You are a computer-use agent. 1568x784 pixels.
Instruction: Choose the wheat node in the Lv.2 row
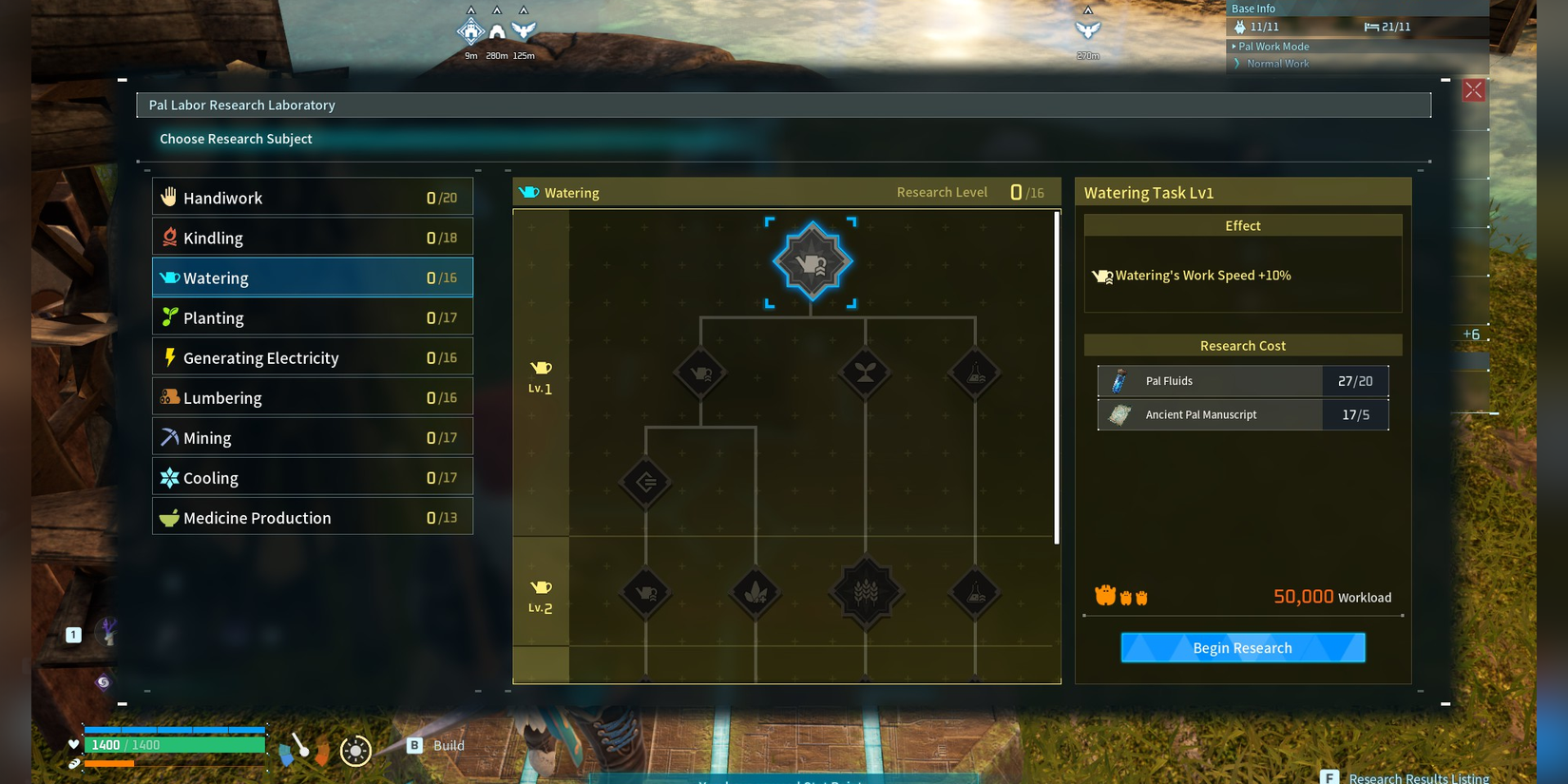coord(866,592)
